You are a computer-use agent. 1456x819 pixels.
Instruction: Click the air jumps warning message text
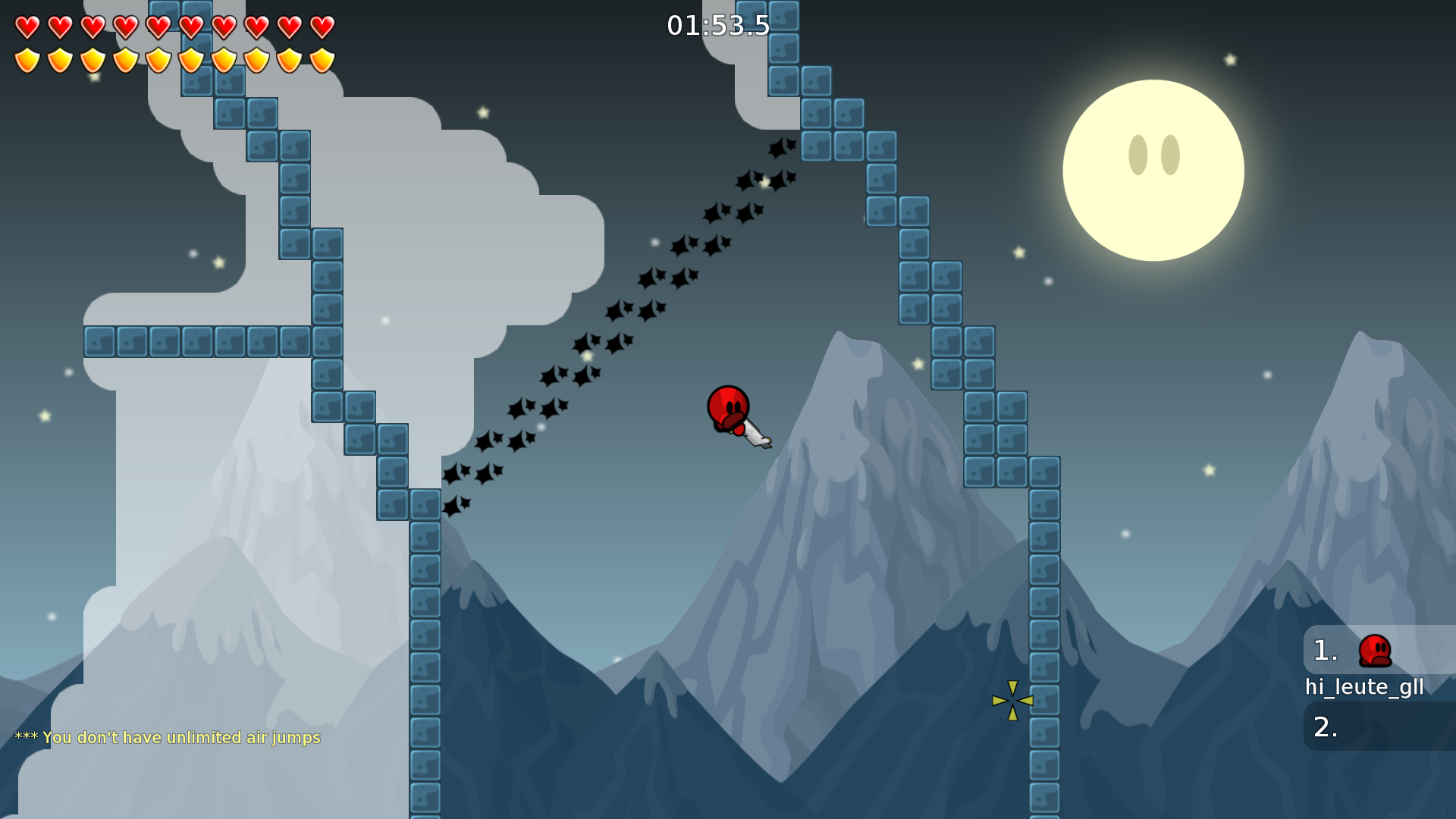click(168, 737)
